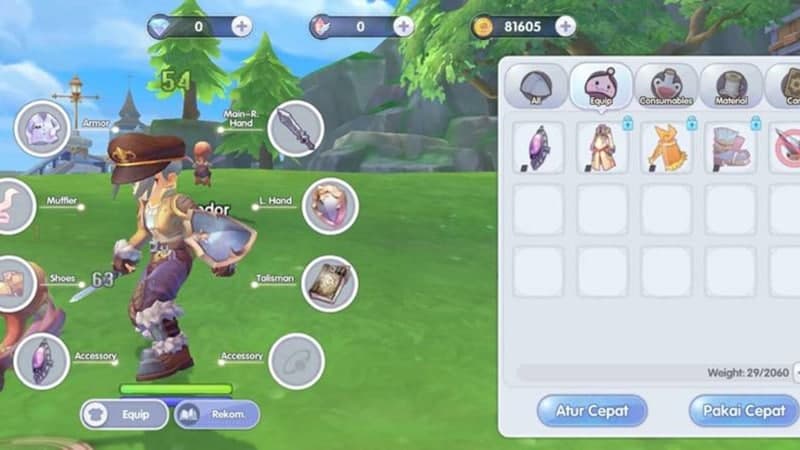Image resolution: width=800 pixels, height=450 pixels.
Task: Click the Atur Cepat button
Action: tap(591, 411)
